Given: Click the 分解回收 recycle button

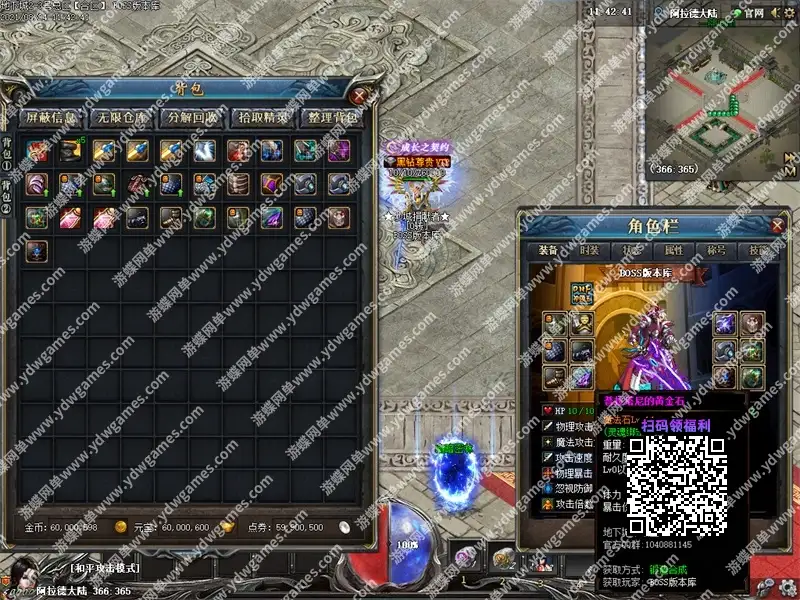Looking at the screenshot, I should point(192,118).
